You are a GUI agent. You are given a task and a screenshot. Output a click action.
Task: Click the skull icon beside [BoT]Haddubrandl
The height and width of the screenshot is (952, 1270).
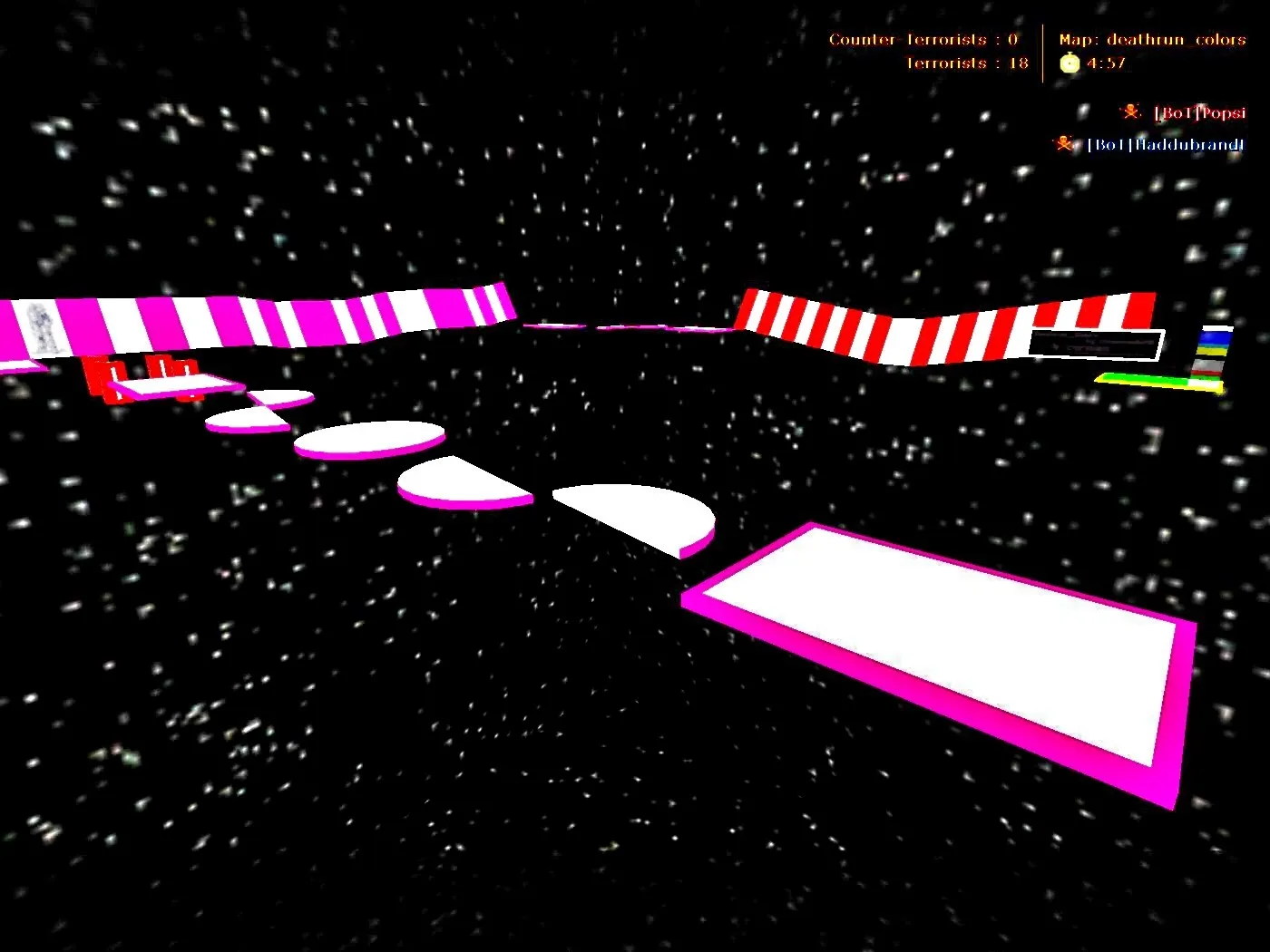click(x=1063, y=143)
